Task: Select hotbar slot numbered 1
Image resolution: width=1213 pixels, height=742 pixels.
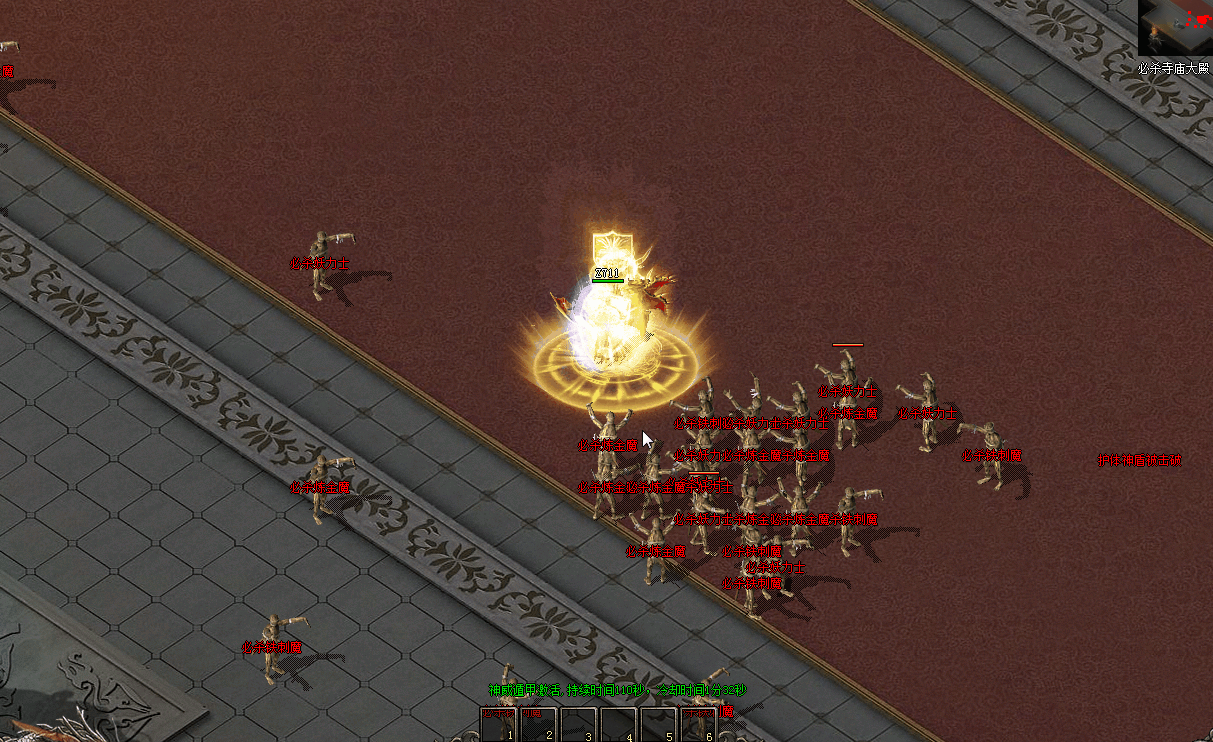Action: point(498,725)
